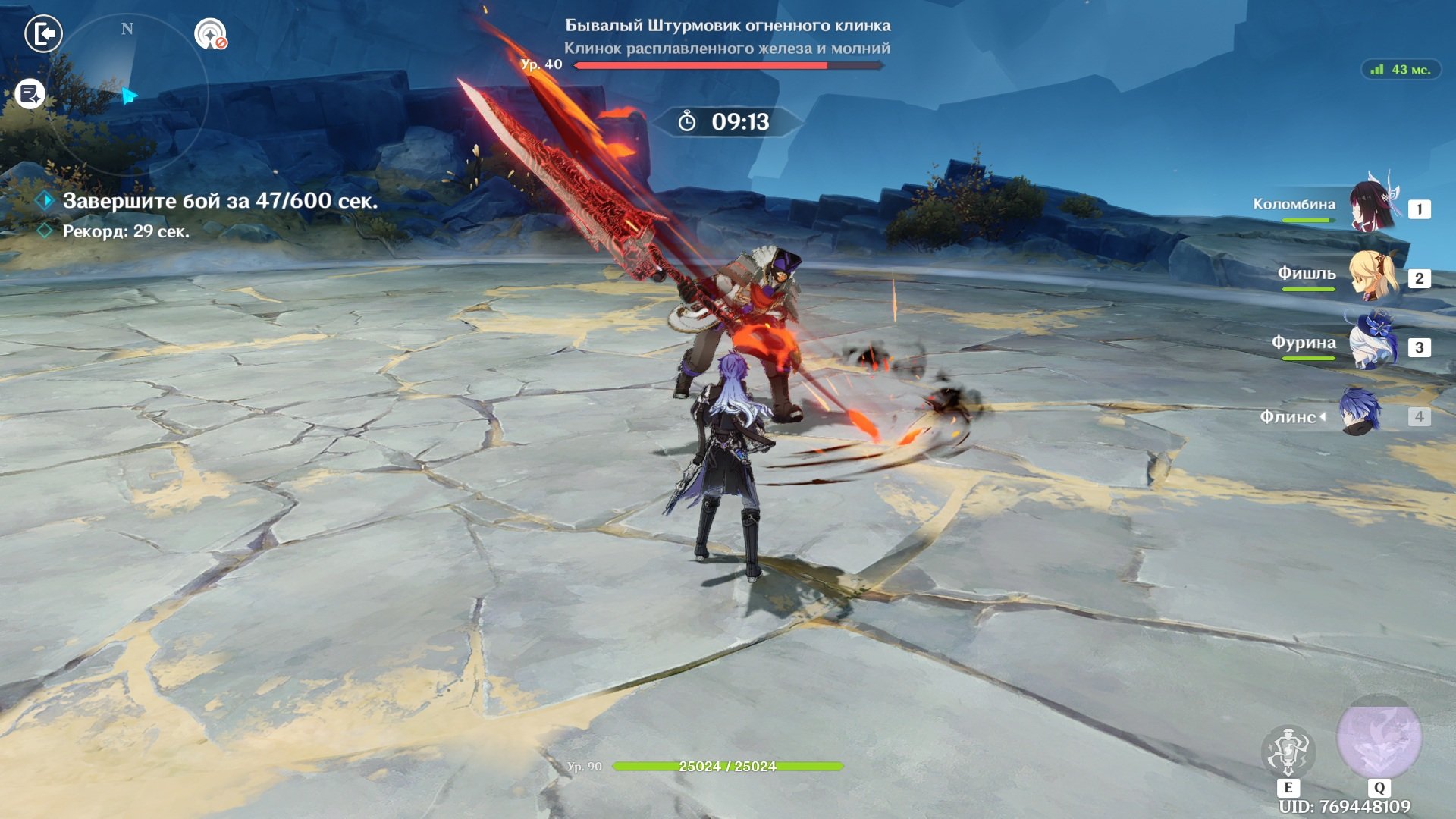Click the exit domain button
This screenshot has height=819, width=1456.
[43, 34]
